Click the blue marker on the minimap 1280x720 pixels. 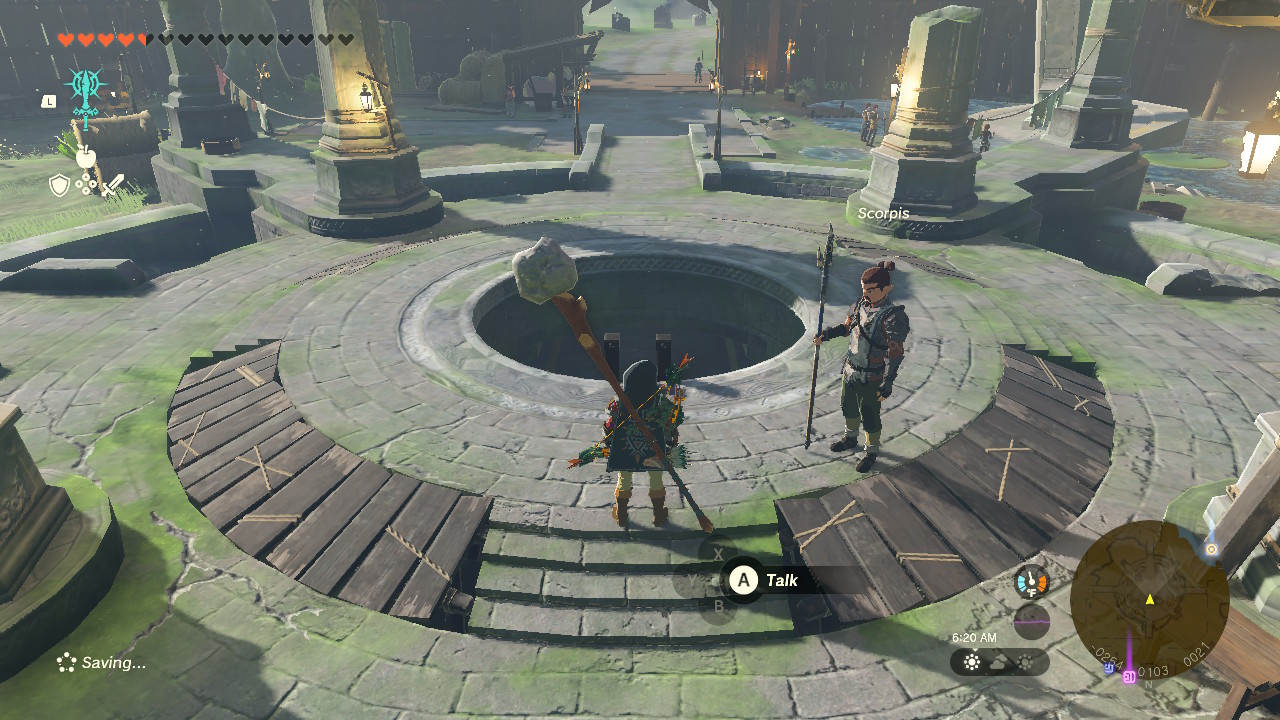[1109, 669]
